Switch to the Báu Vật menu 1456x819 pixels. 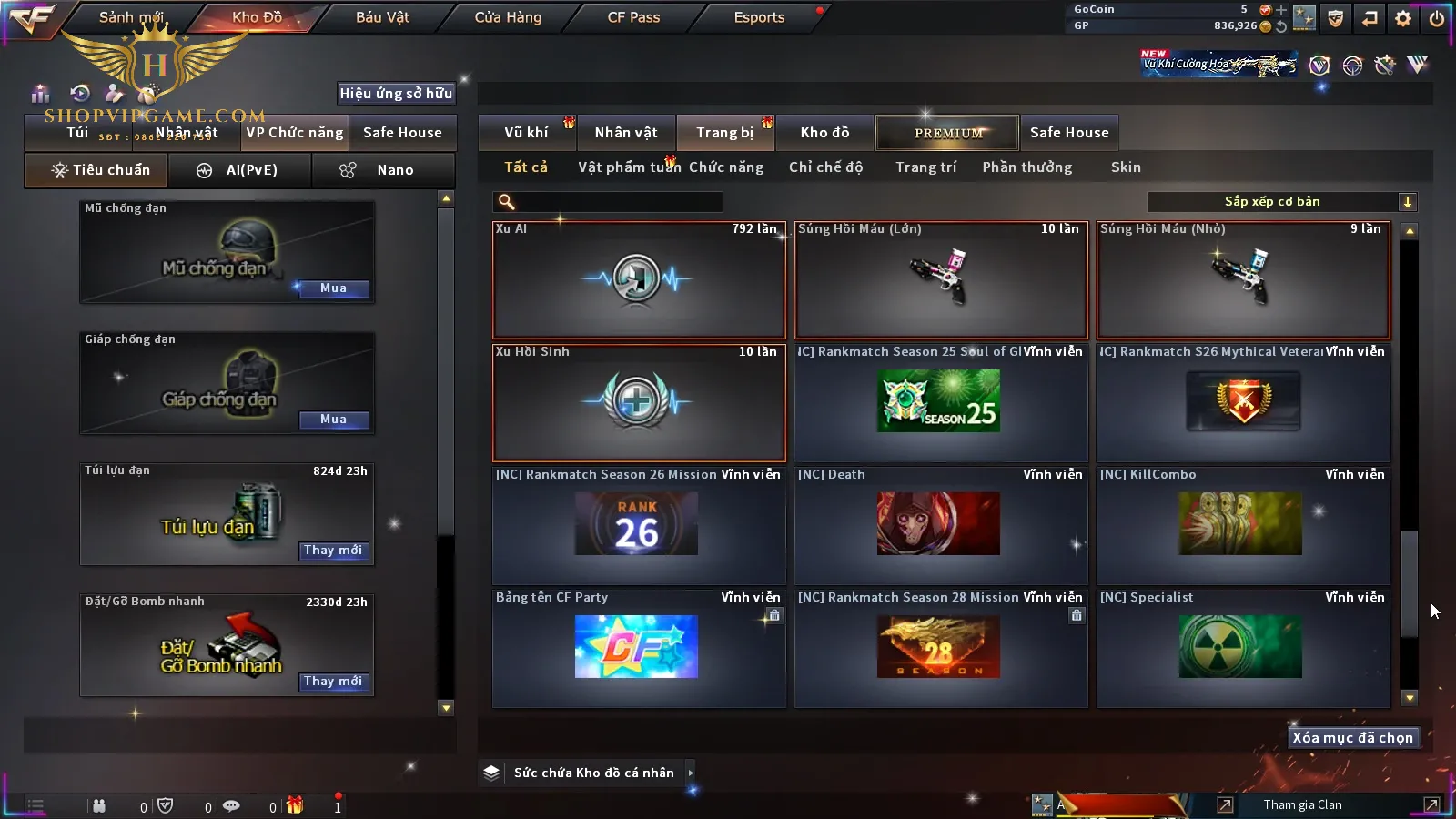tap(382, 17)
